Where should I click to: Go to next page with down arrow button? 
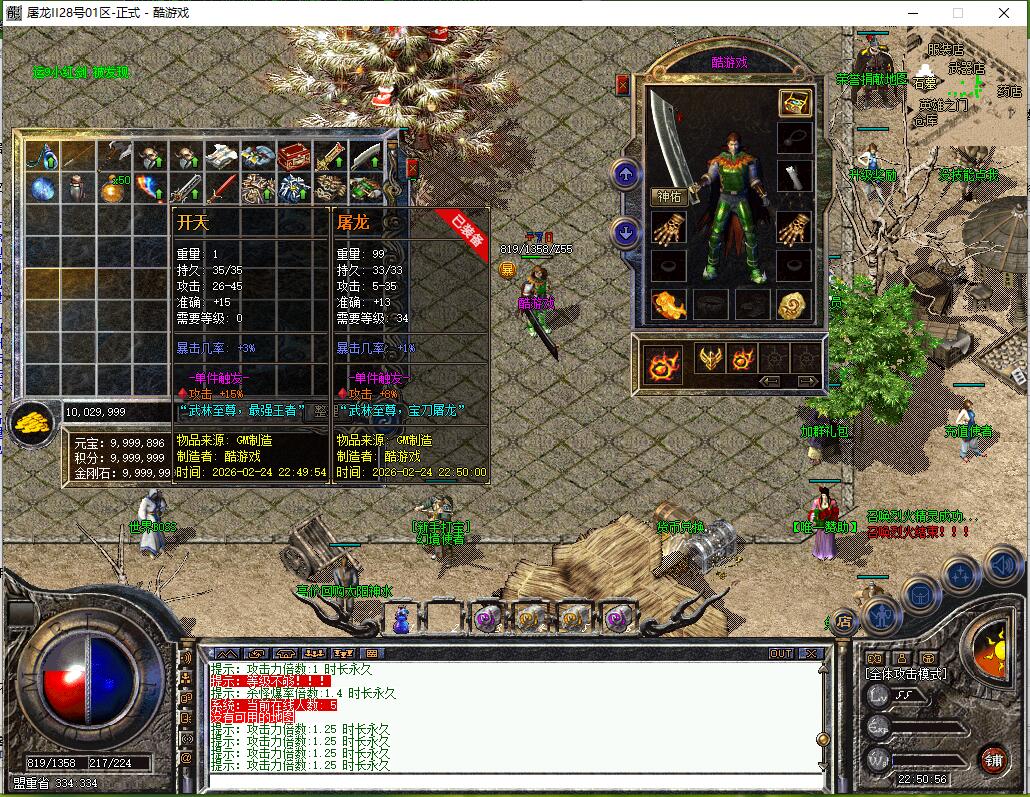(x=626, y=233)
